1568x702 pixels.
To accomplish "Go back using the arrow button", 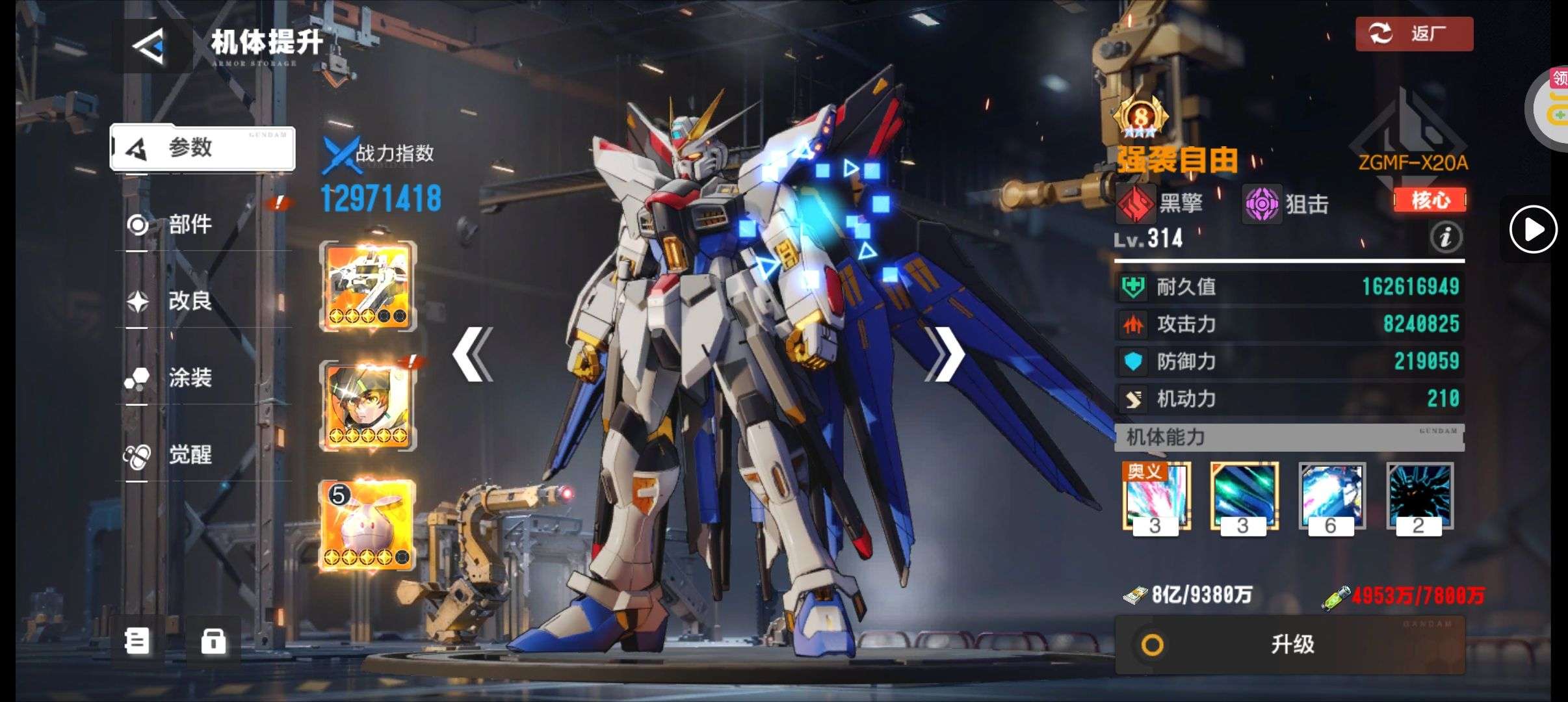I will click(149, 45).
